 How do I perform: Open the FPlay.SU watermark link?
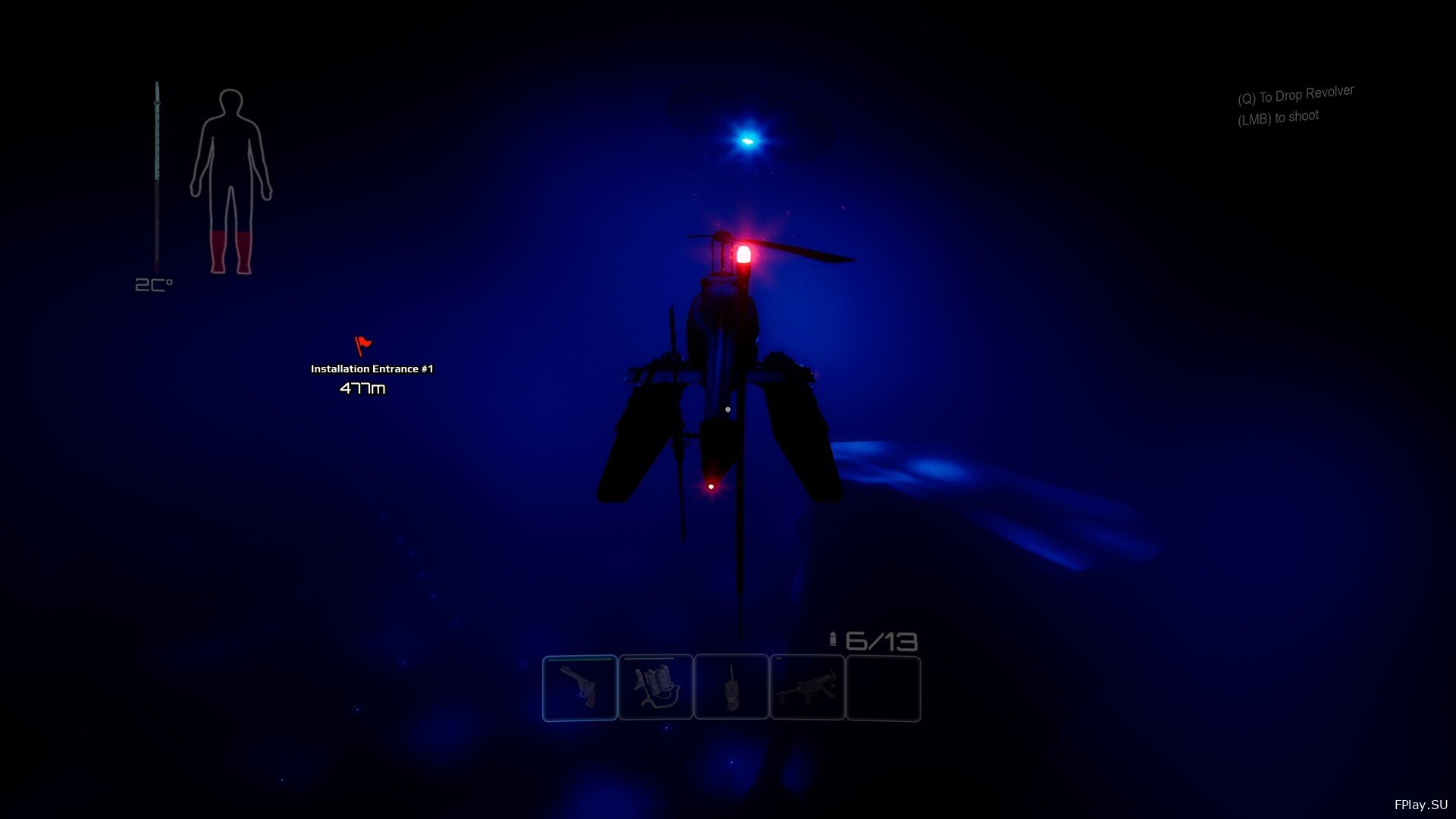click(1420, 805)
